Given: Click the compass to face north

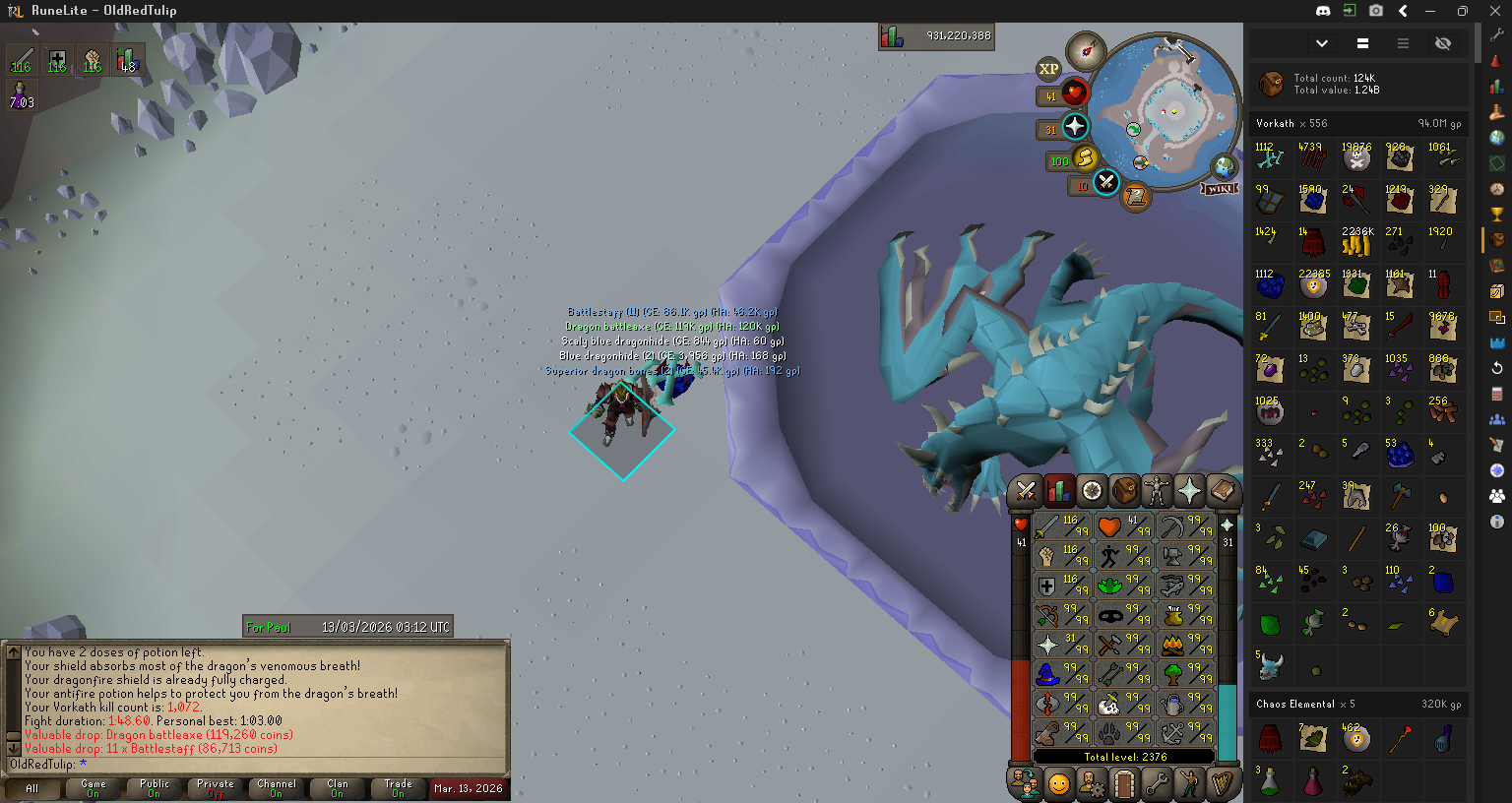Looking at the screenshot, I should pos(1087,49).
